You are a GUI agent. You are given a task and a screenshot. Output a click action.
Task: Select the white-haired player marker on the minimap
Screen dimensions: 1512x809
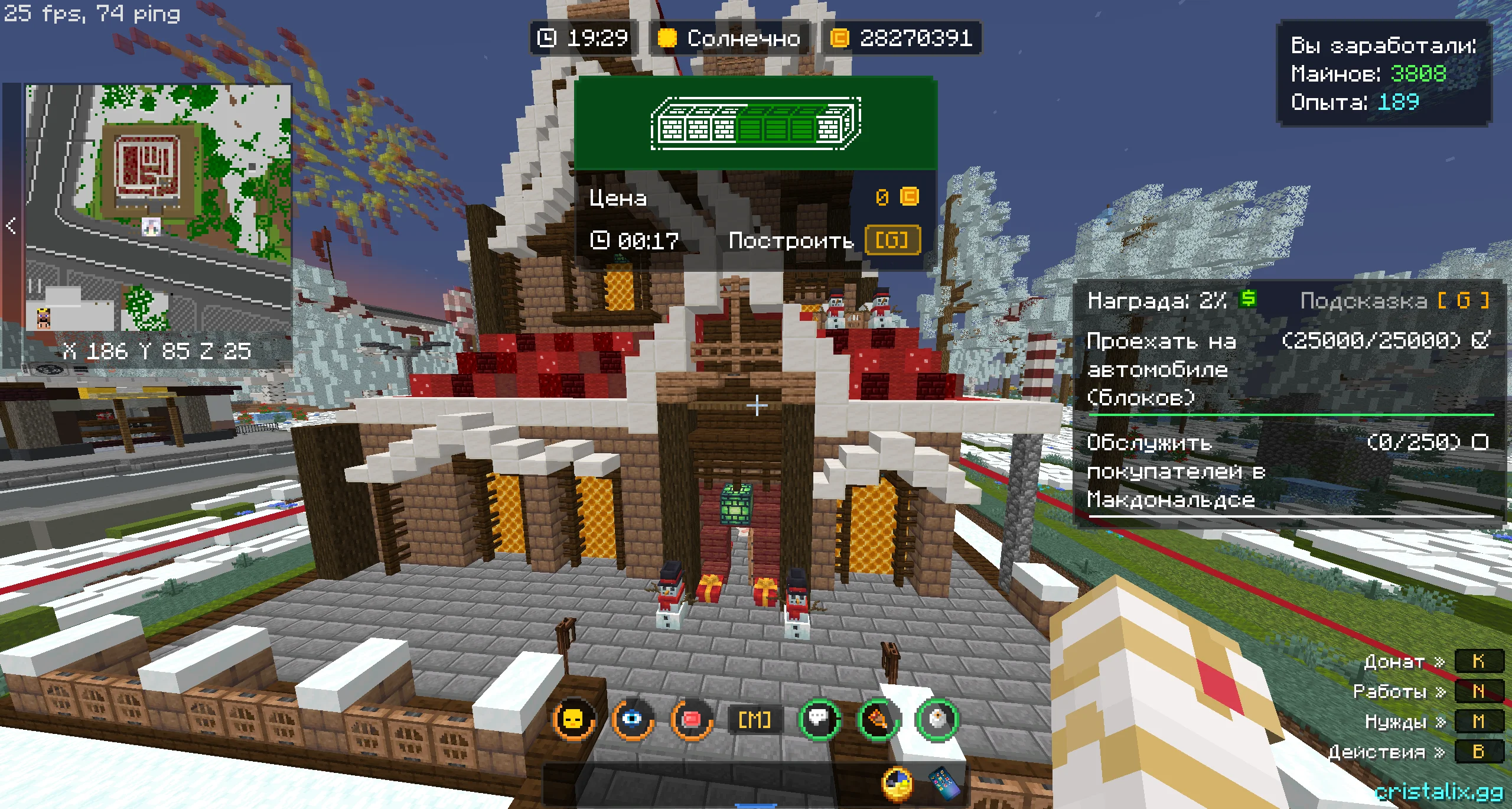[151, 226]
